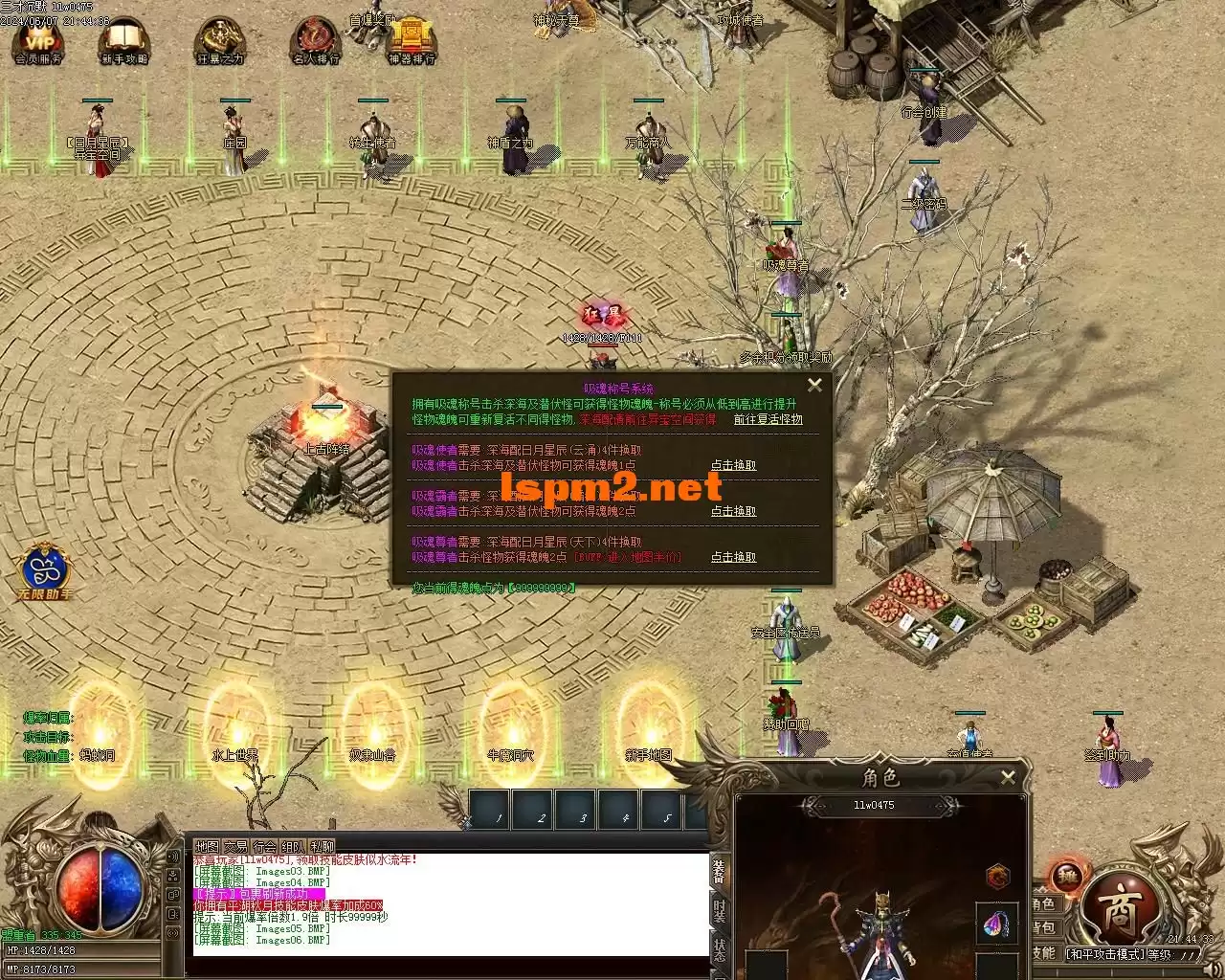The image size is (1225, 980).
Task: Open the 背包 bag menu
Action: pyautogui.click(x=1043, y=927)
